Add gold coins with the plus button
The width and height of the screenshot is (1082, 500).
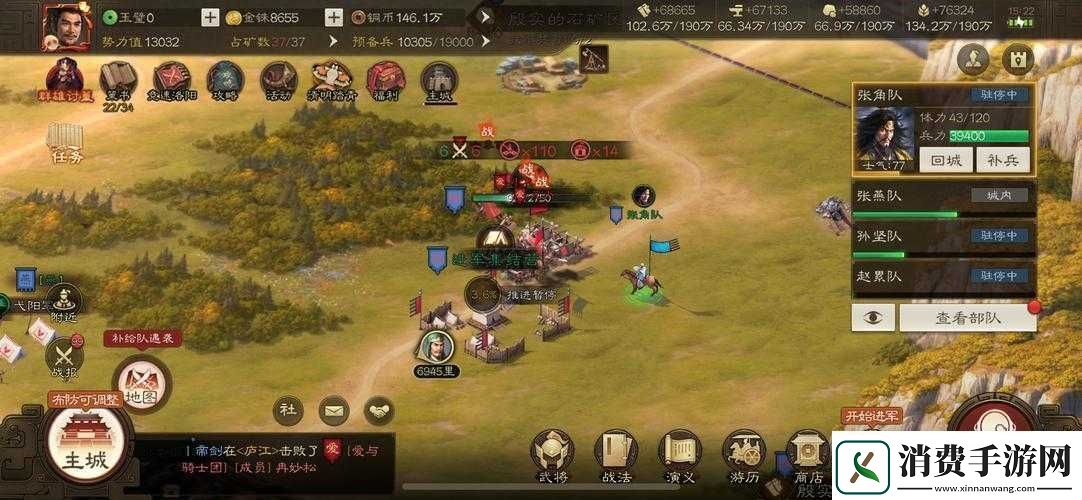pyautogui.click(x=335, y=17)
